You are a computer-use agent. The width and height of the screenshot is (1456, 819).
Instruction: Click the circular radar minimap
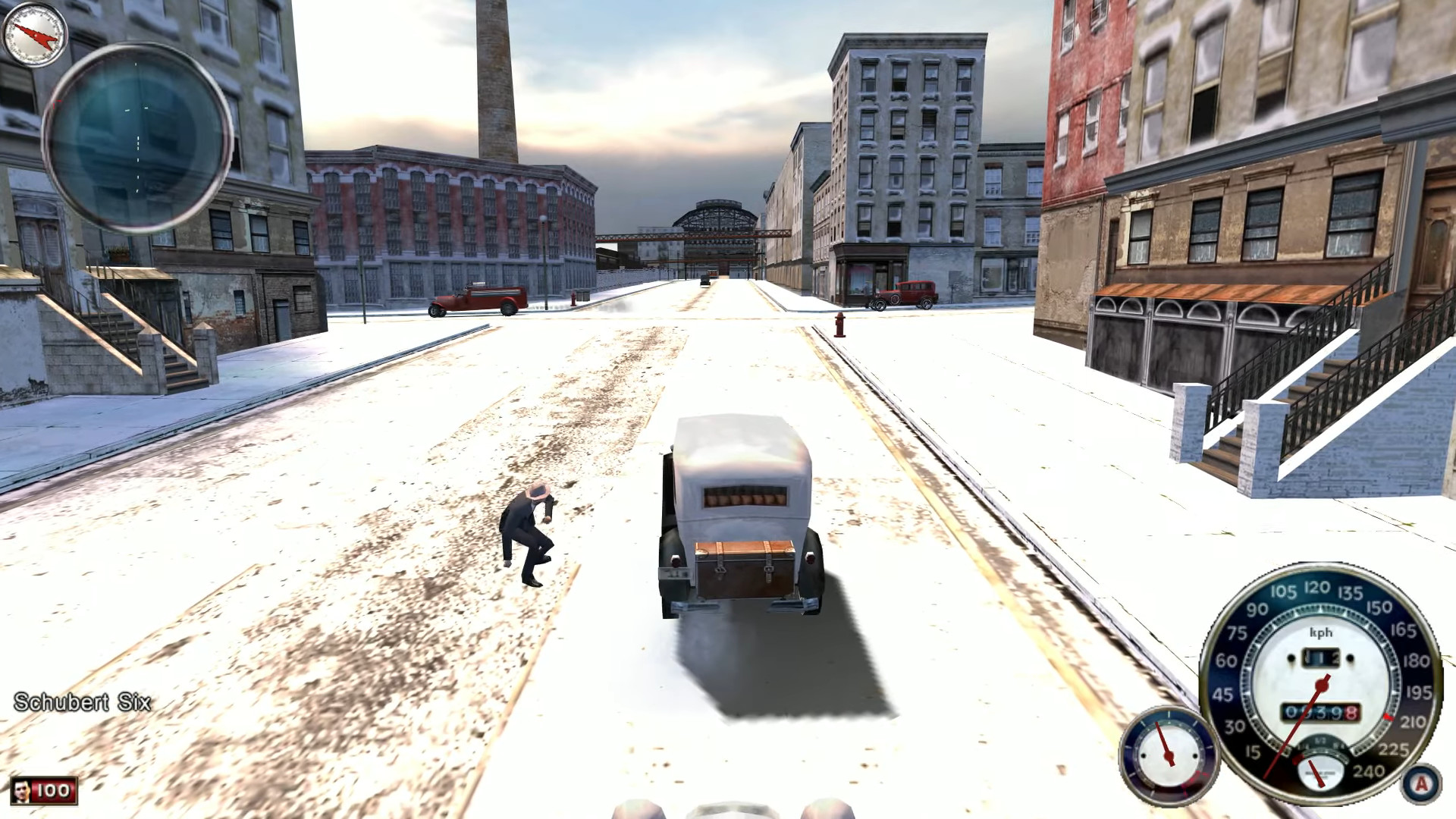coord(137,138)
